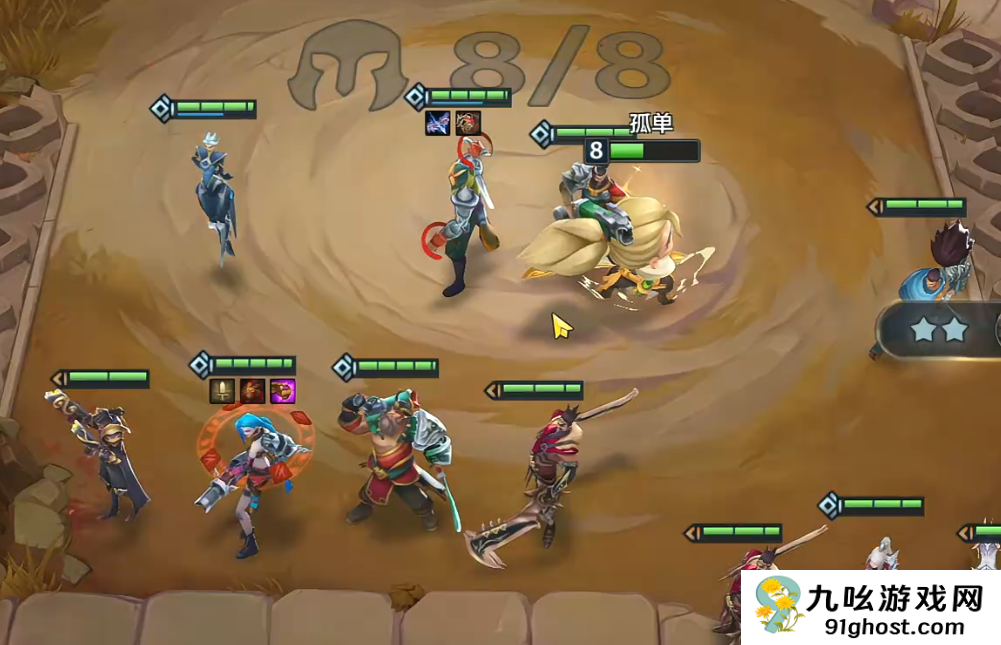Screen dimensions: 1001x645
Task: Select the sword item icon above Jinx
Action: click(x=222, y=391)
